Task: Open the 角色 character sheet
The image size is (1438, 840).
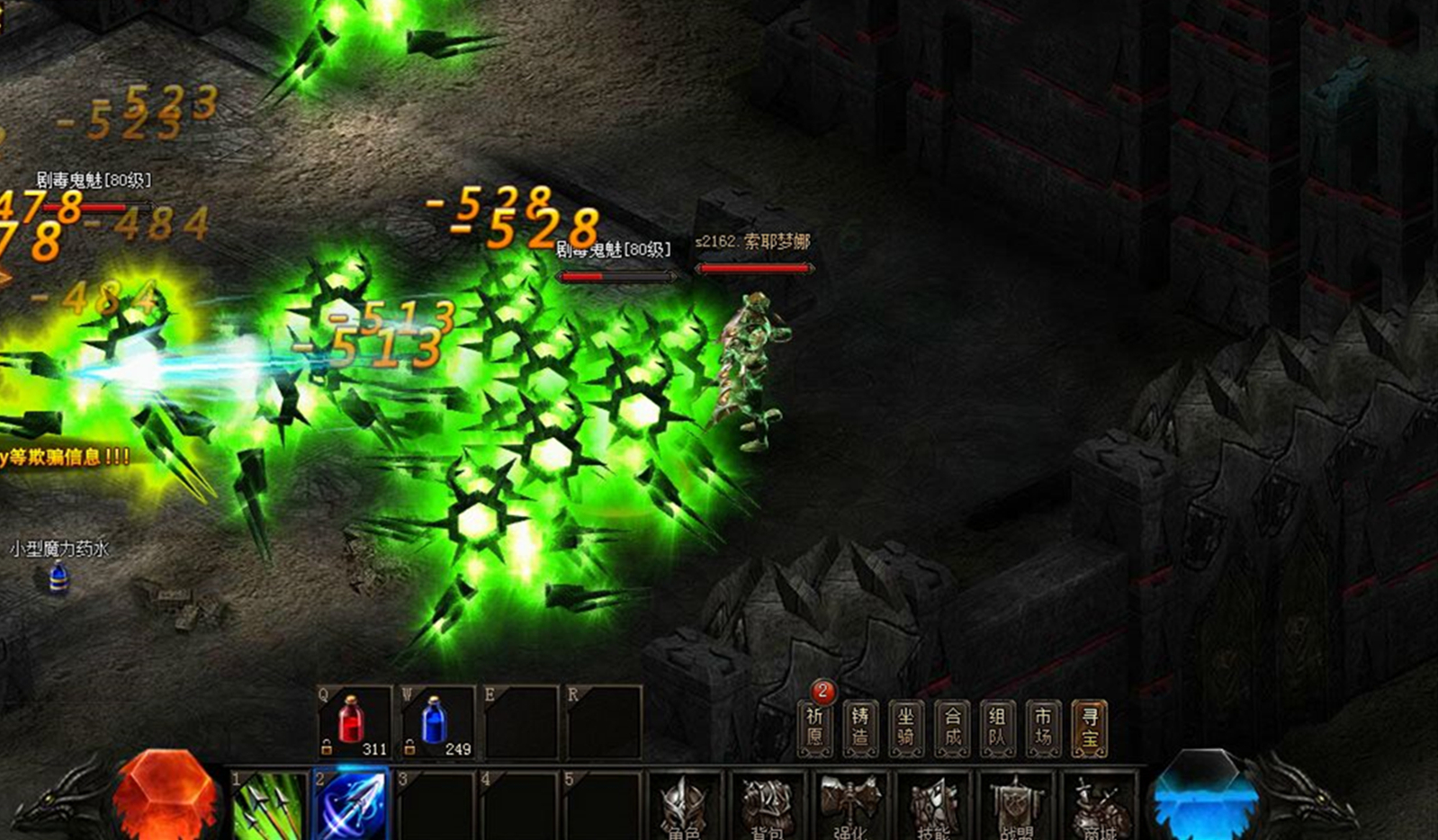Action: point(686,807)
